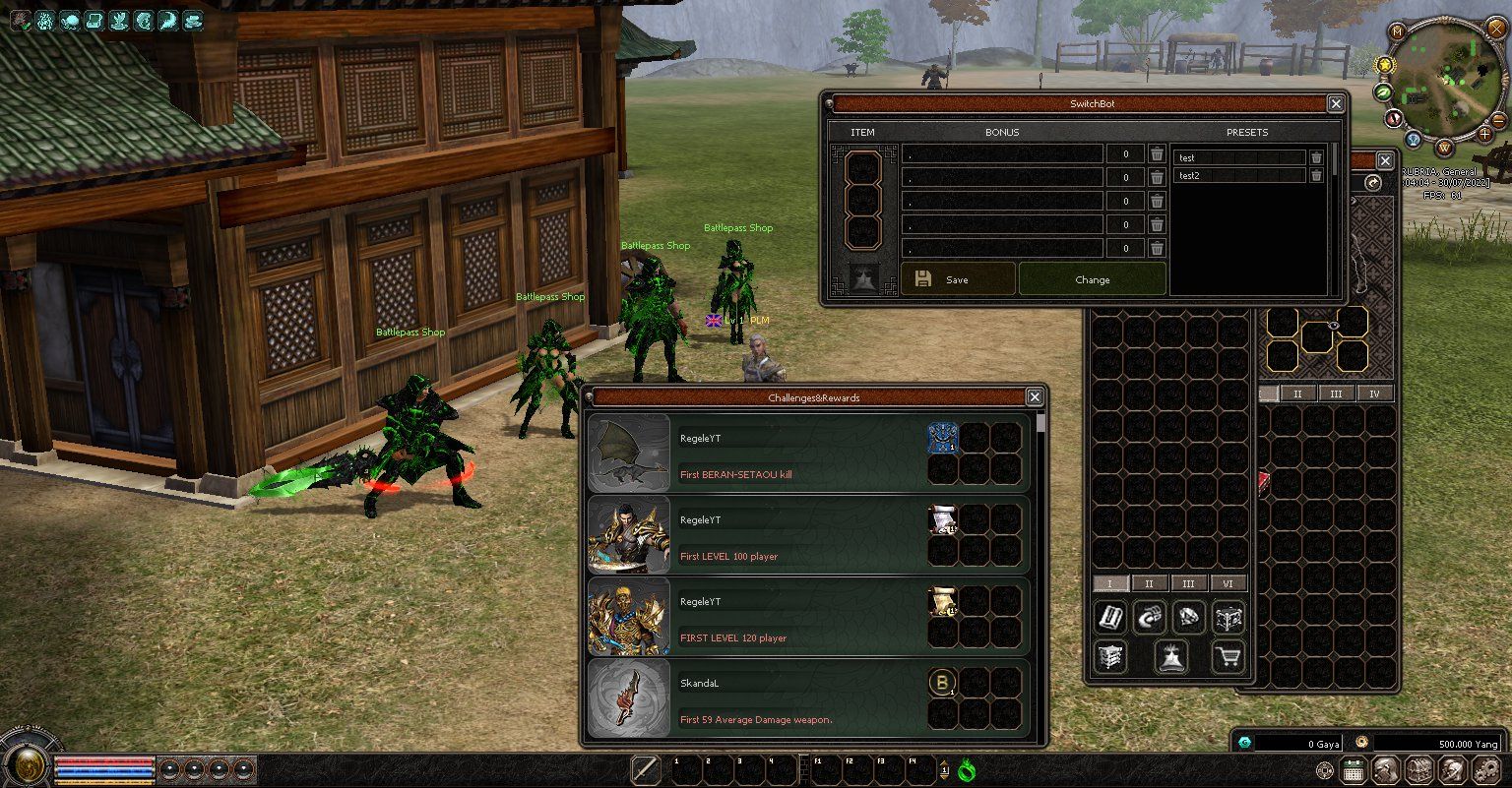Save the current SwitchBot preset
The image size is (1512, 788).
pos(957,279)
